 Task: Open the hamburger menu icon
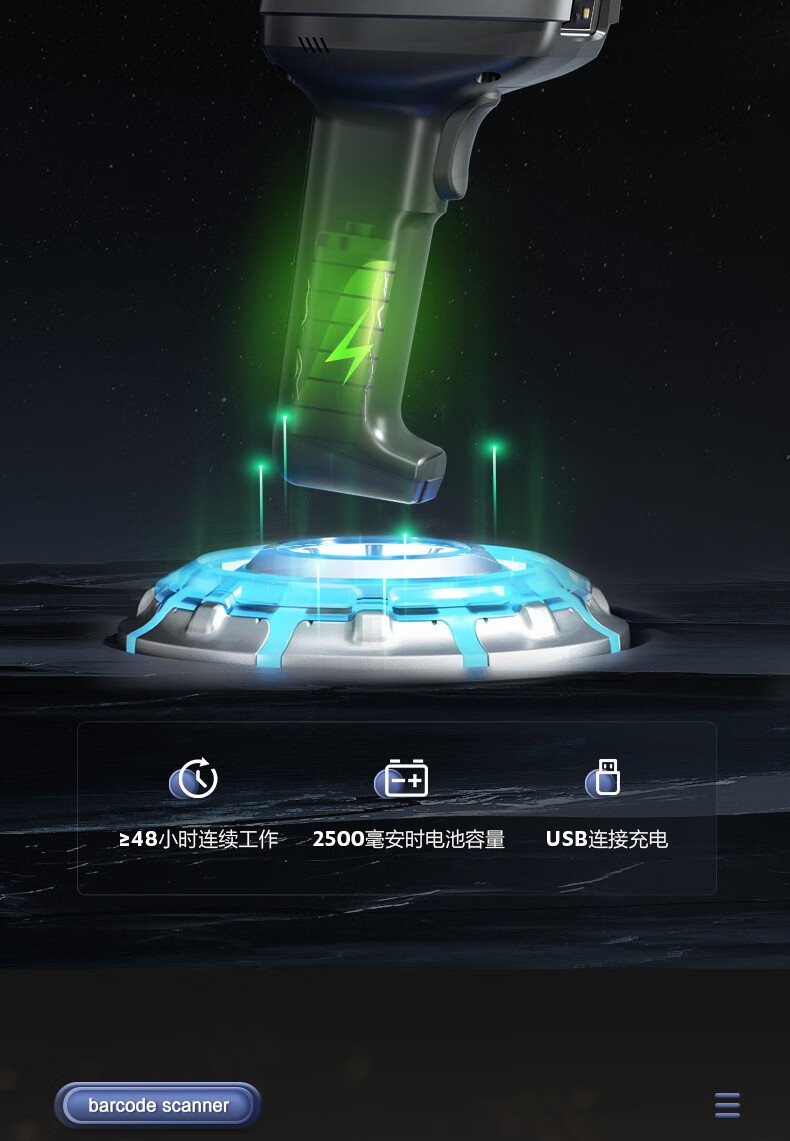tap(727, 1105)
